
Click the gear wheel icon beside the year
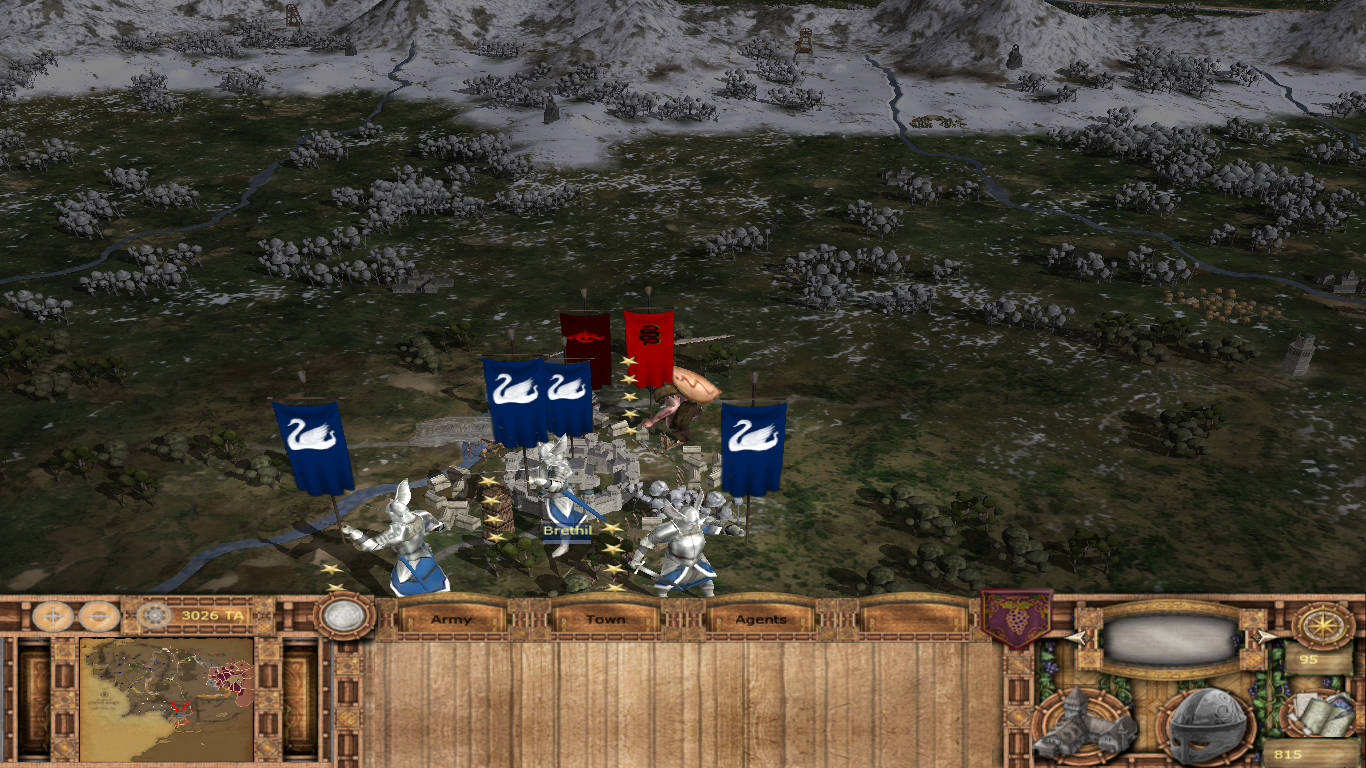pos(154,615)
